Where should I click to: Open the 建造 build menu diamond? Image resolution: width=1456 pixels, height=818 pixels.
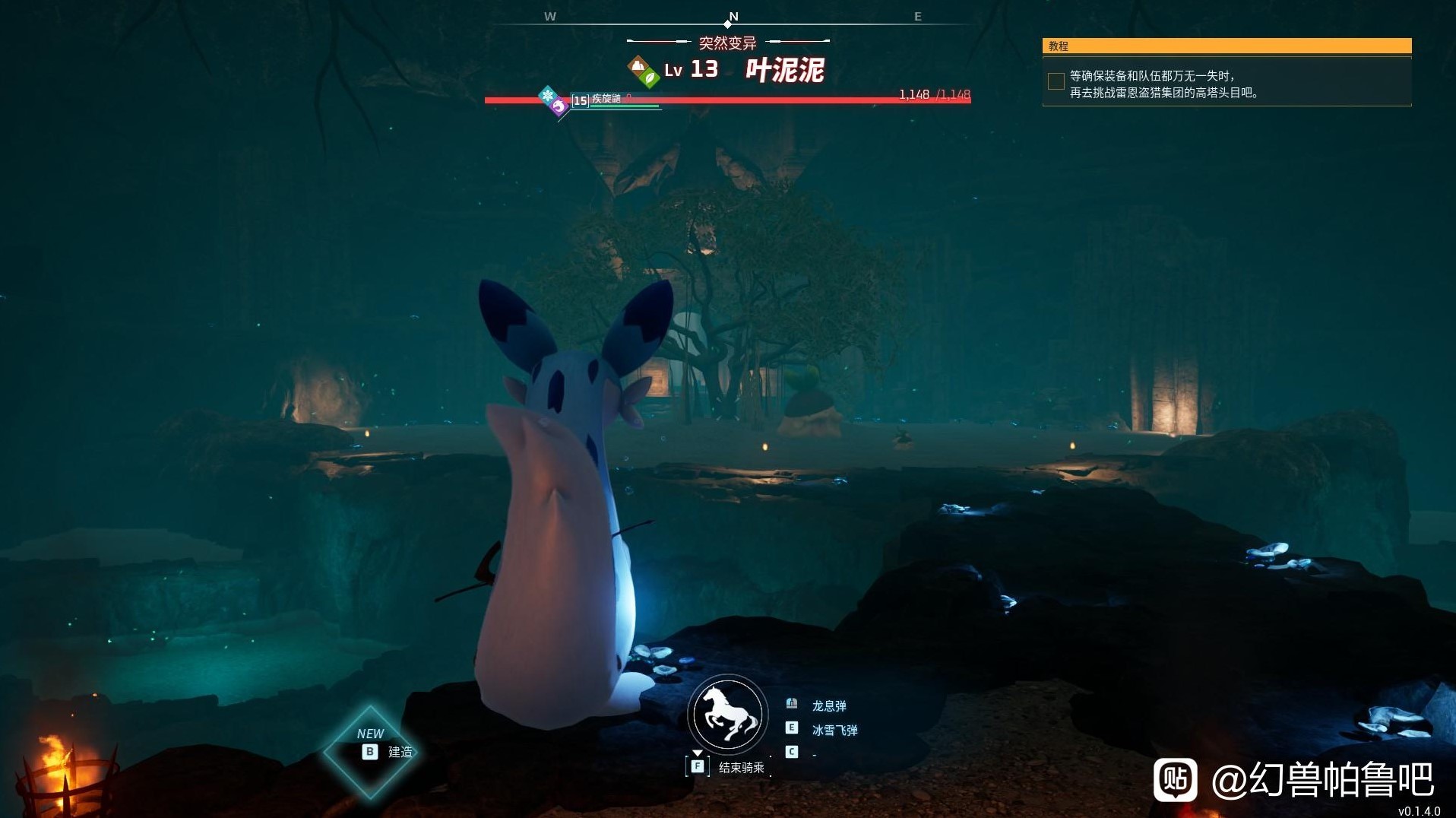[x=370, y=751]
